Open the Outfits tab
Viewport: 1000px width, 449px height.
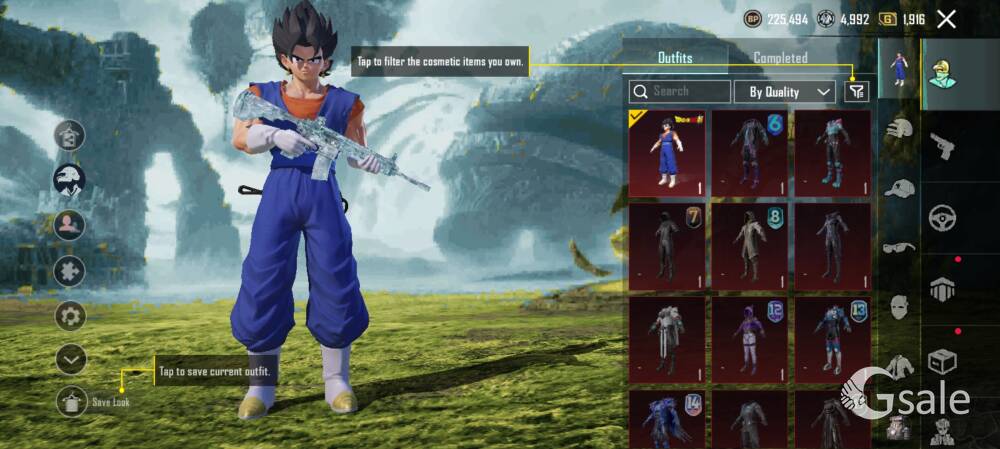[x=675, y=58]
